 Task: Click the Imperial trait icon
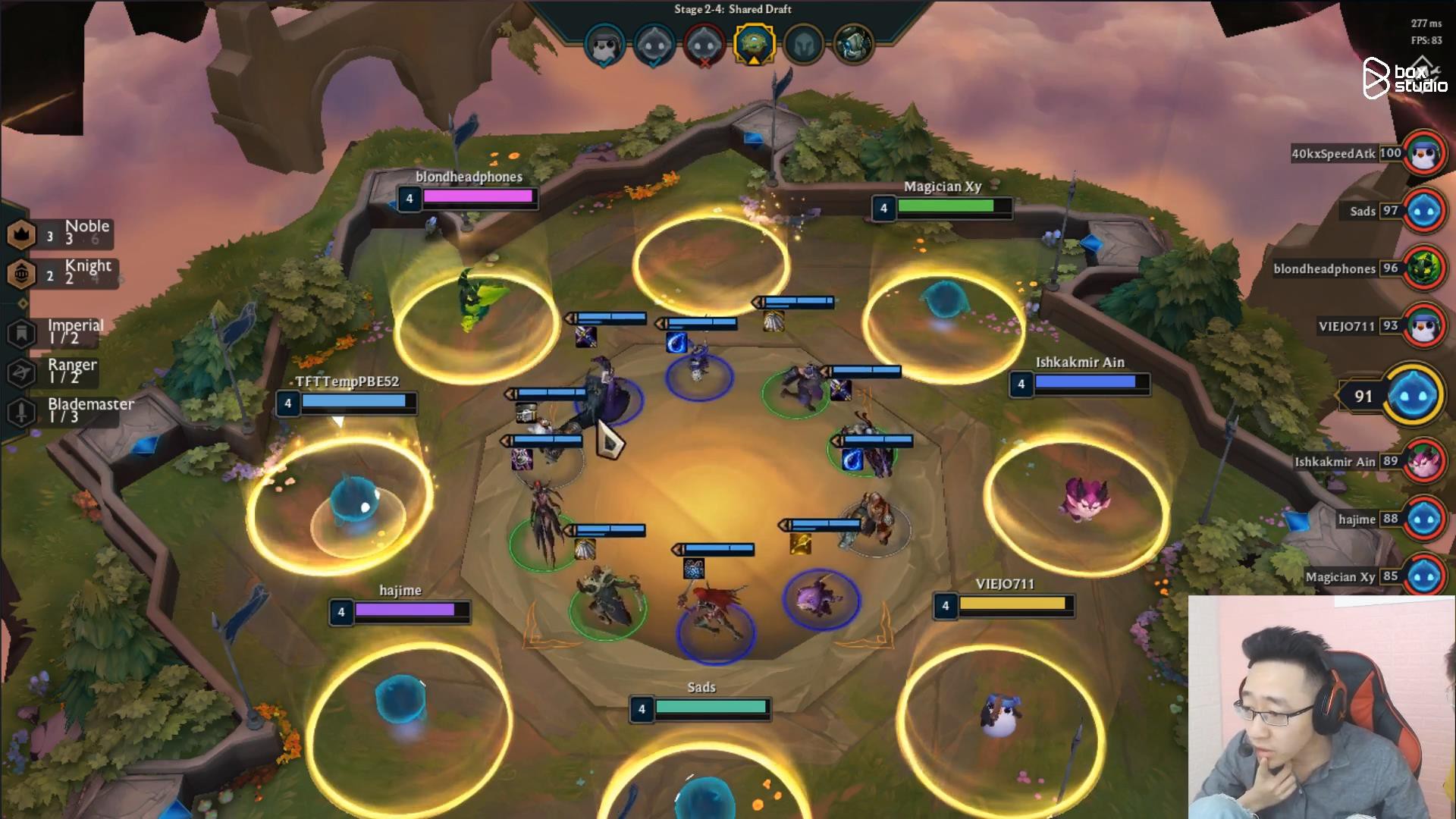pos(23,334)
